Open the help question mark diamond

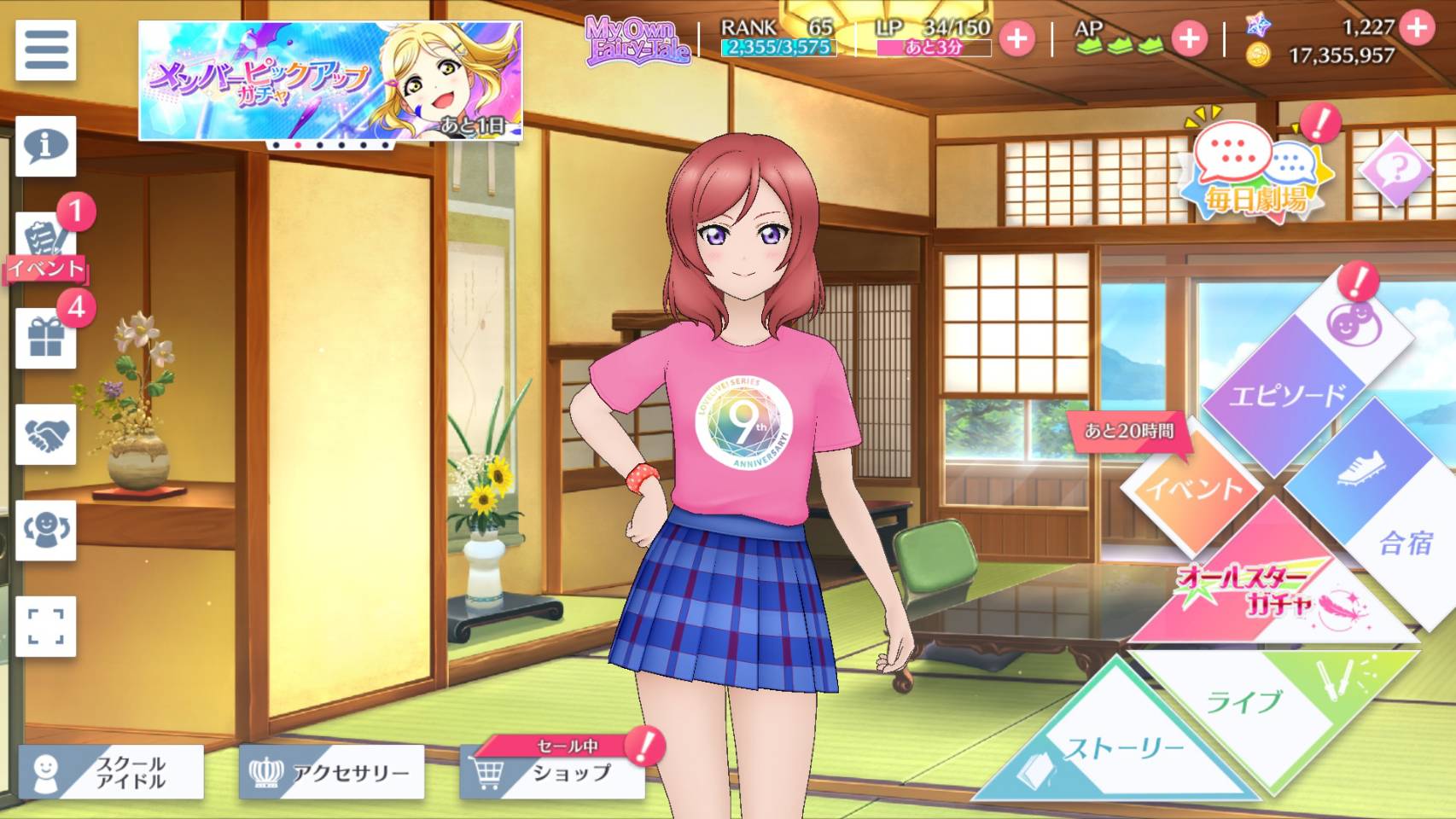click(x=1396, y=169)
